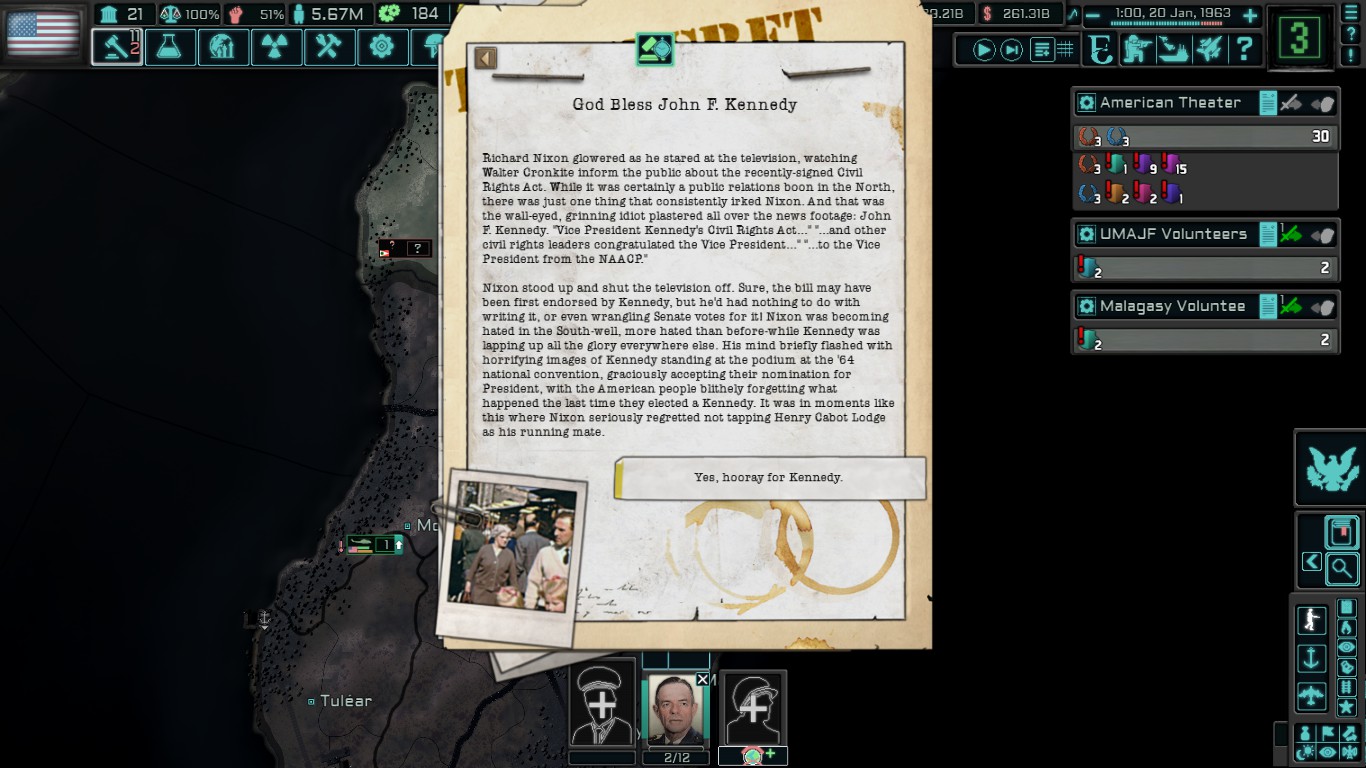Decrease game speed with the minus button

coord(1092,15)
